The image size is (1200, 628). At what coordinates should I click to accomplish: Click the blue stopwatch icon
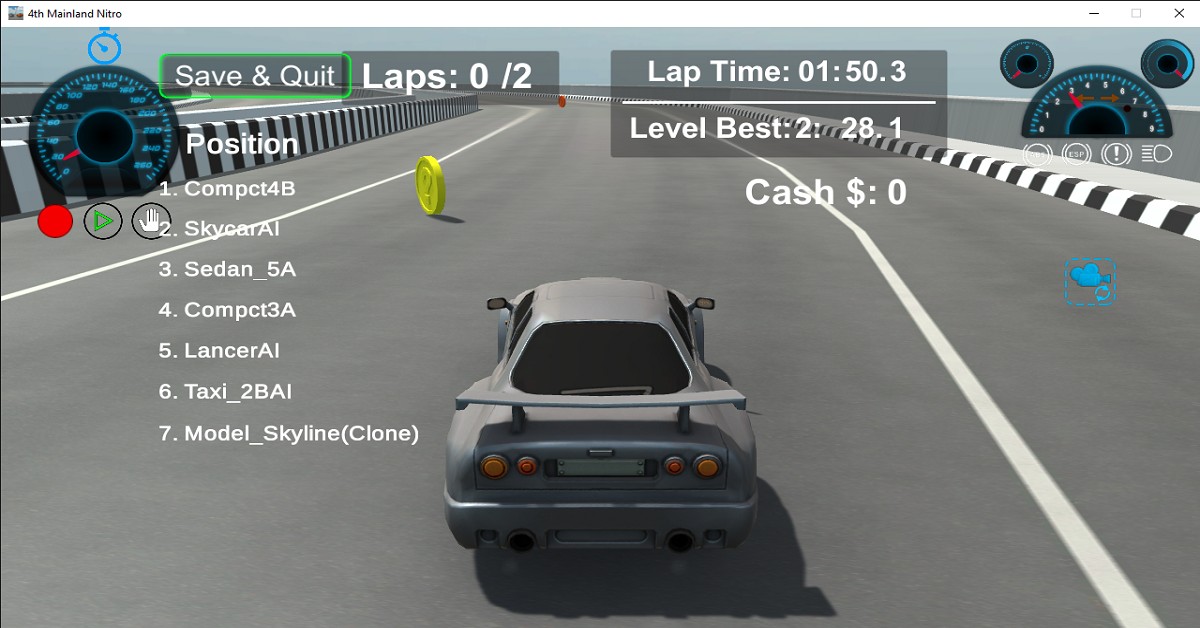(104, 46)
